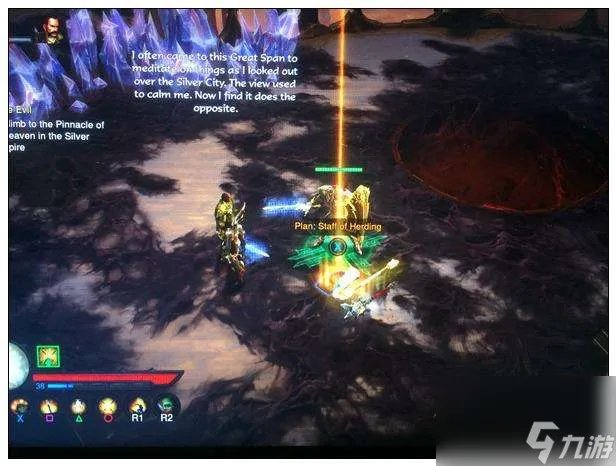Trigger the skill icon bound to Triangle
Viewport: 616px width, 466px height.
click(77, 406)
